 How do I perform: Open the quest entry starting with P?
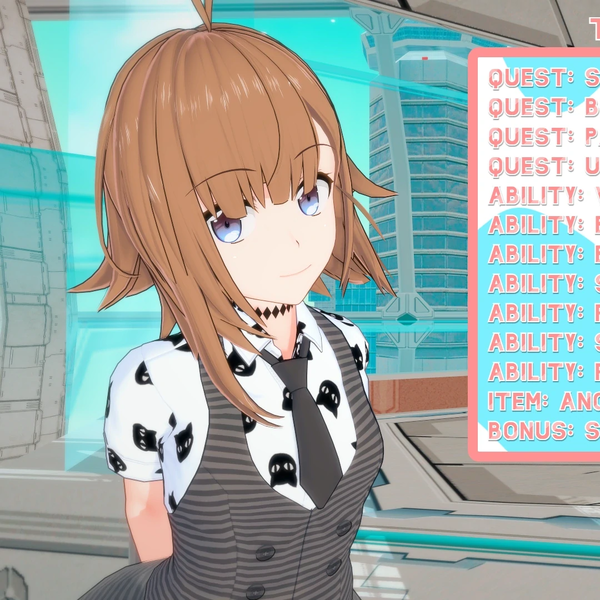point(540,136)
